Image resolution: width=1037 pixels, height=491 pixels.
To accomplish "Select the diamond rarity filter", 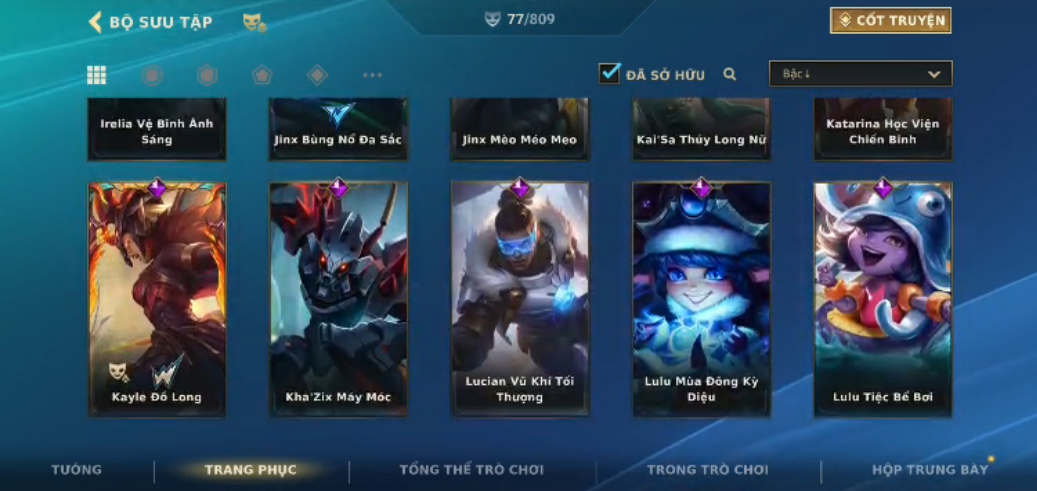I will pos(317,75).
